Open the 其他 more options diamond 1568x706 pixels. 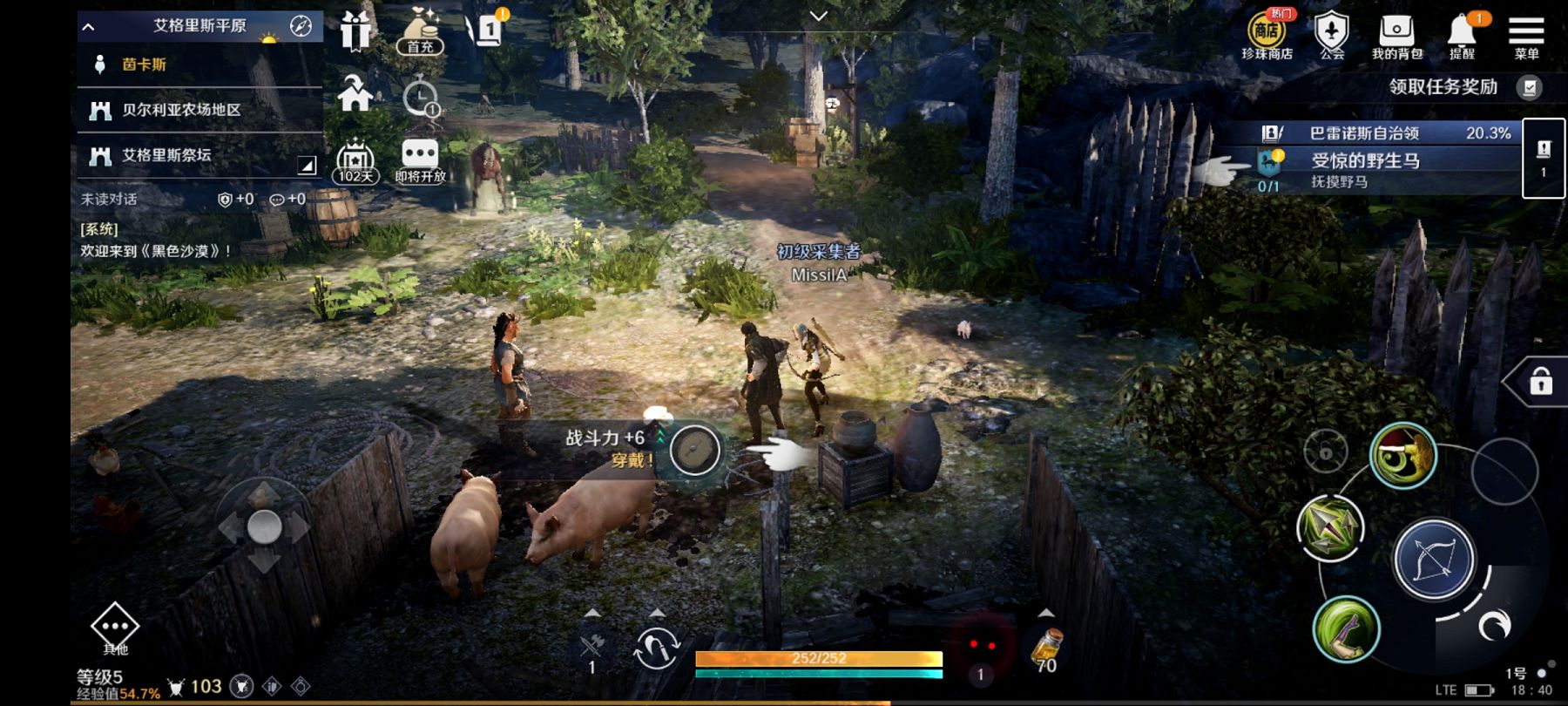[115, 628]
